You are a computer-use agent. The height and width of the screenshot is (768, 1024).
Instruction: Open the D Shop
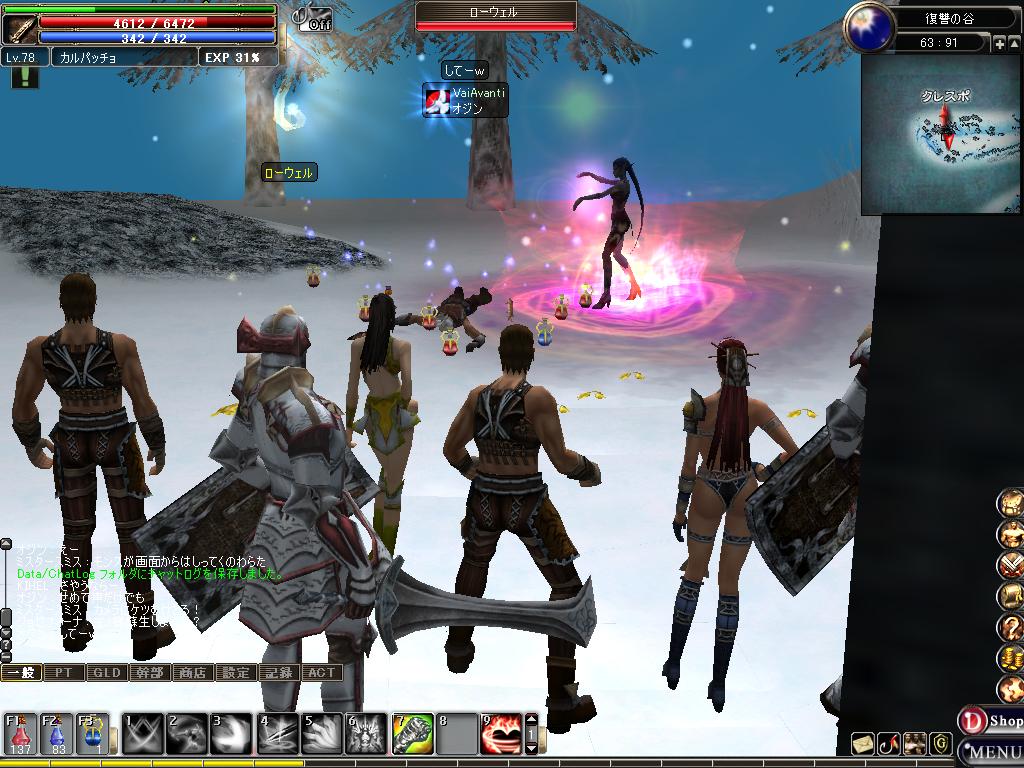(990, 720)
